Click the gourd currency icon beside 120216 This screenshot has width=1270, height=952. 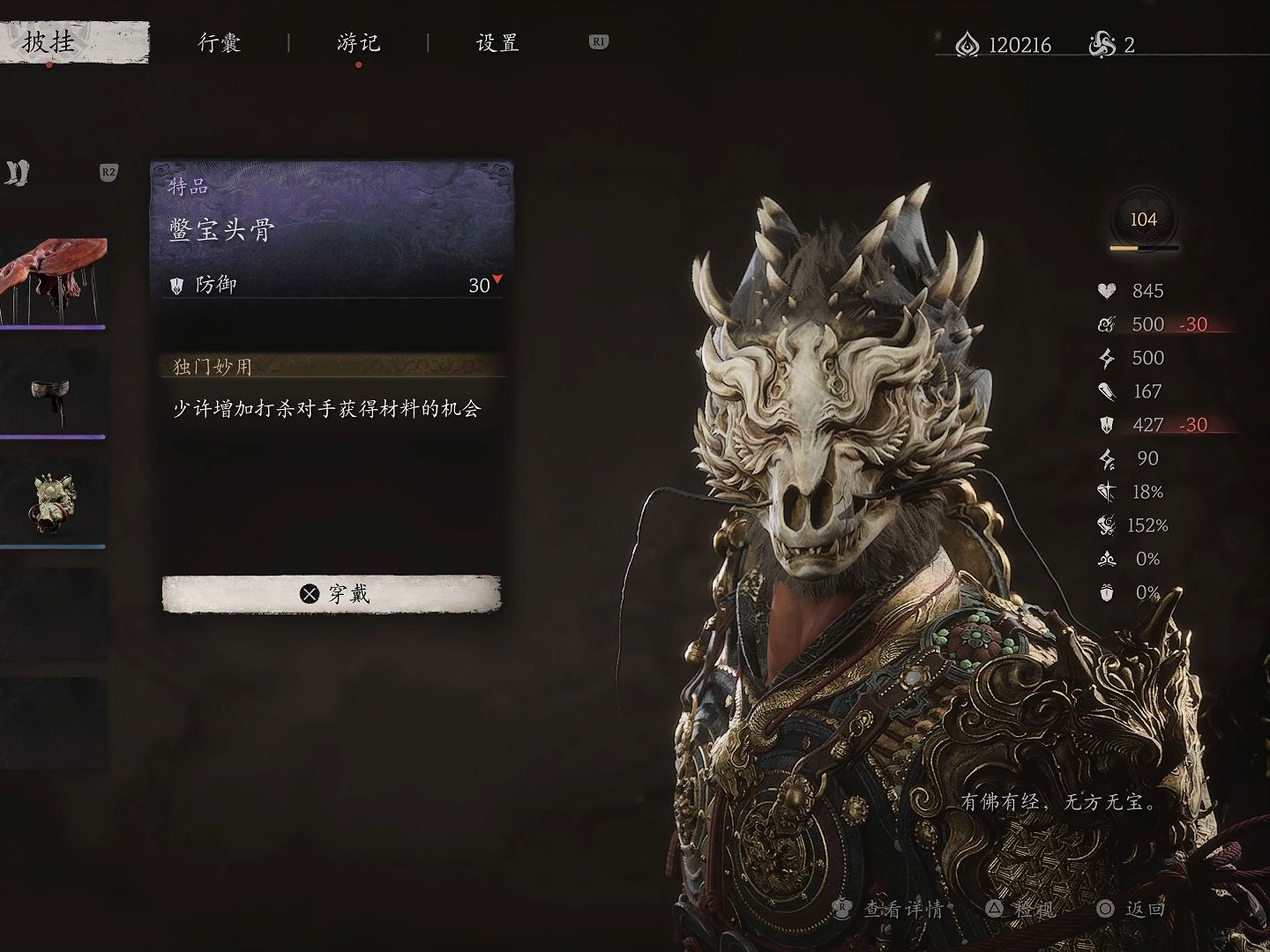pyautogui.click(x=967, y=44)
